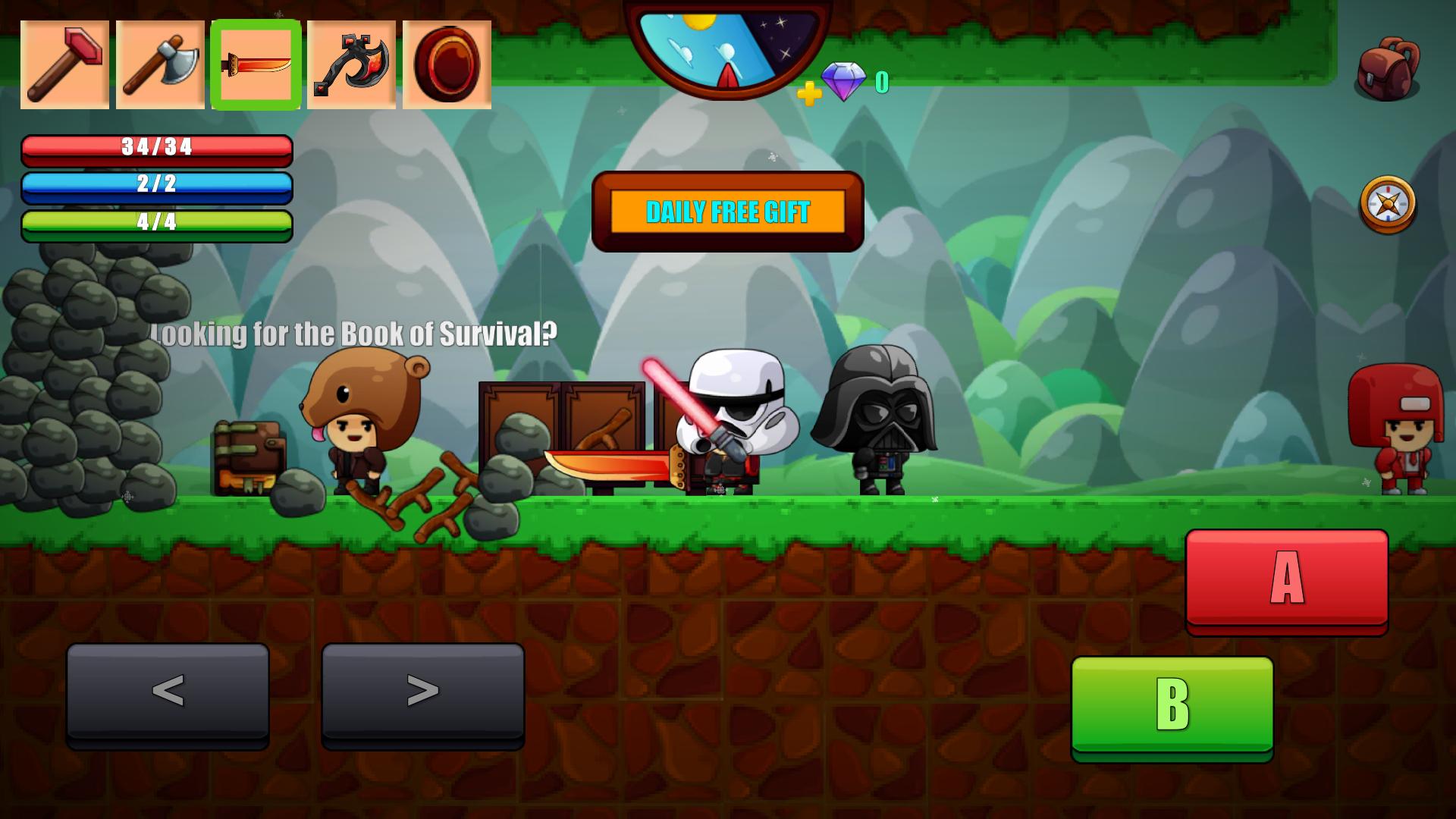Click the red 34/34 health bar
Viewport: 1456px width, 819px height.
pos(157,150)
